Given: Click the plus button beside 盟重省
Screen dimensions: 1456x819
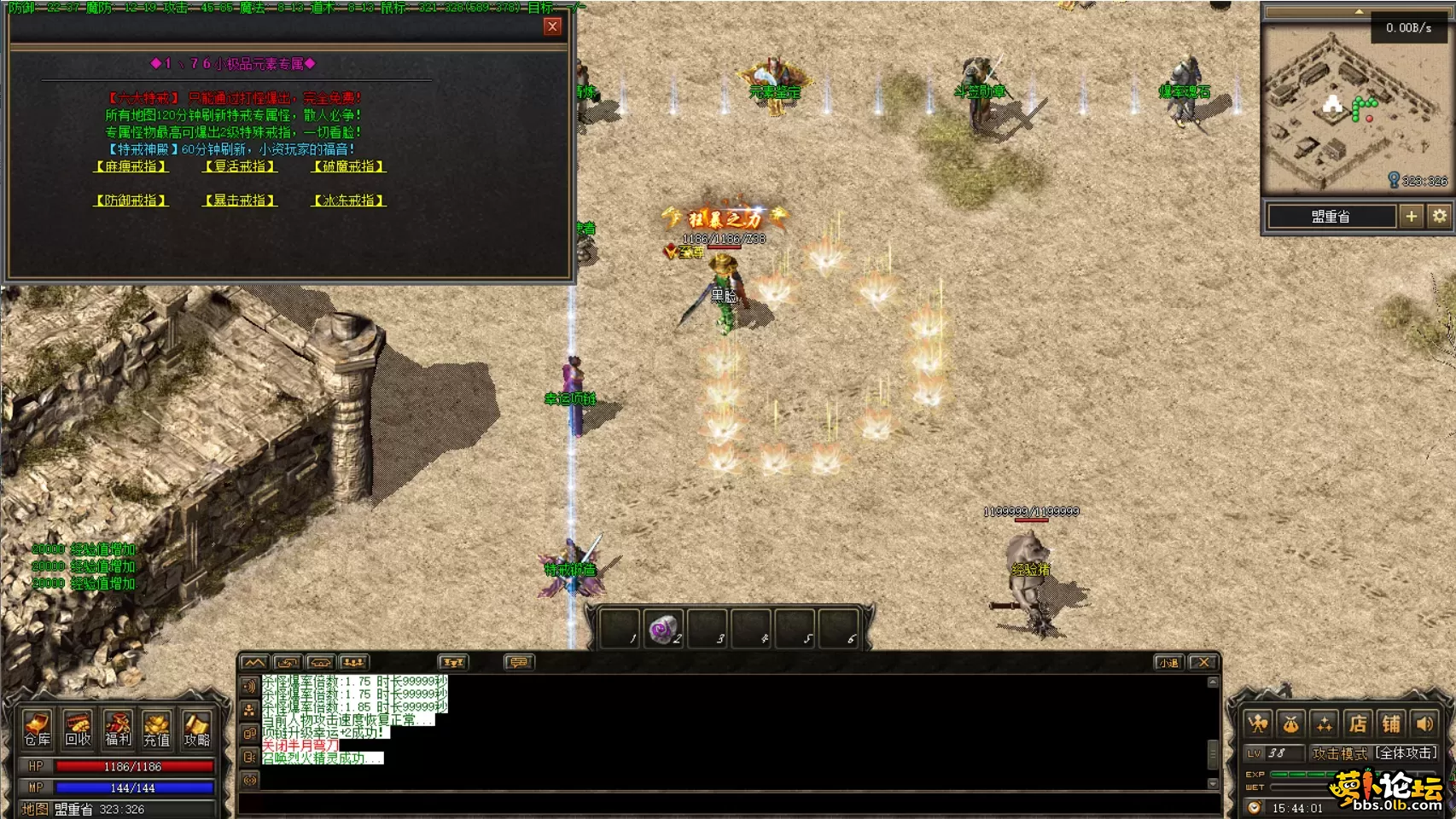Looking at the screenshot, I should [x=1411, y=217].
